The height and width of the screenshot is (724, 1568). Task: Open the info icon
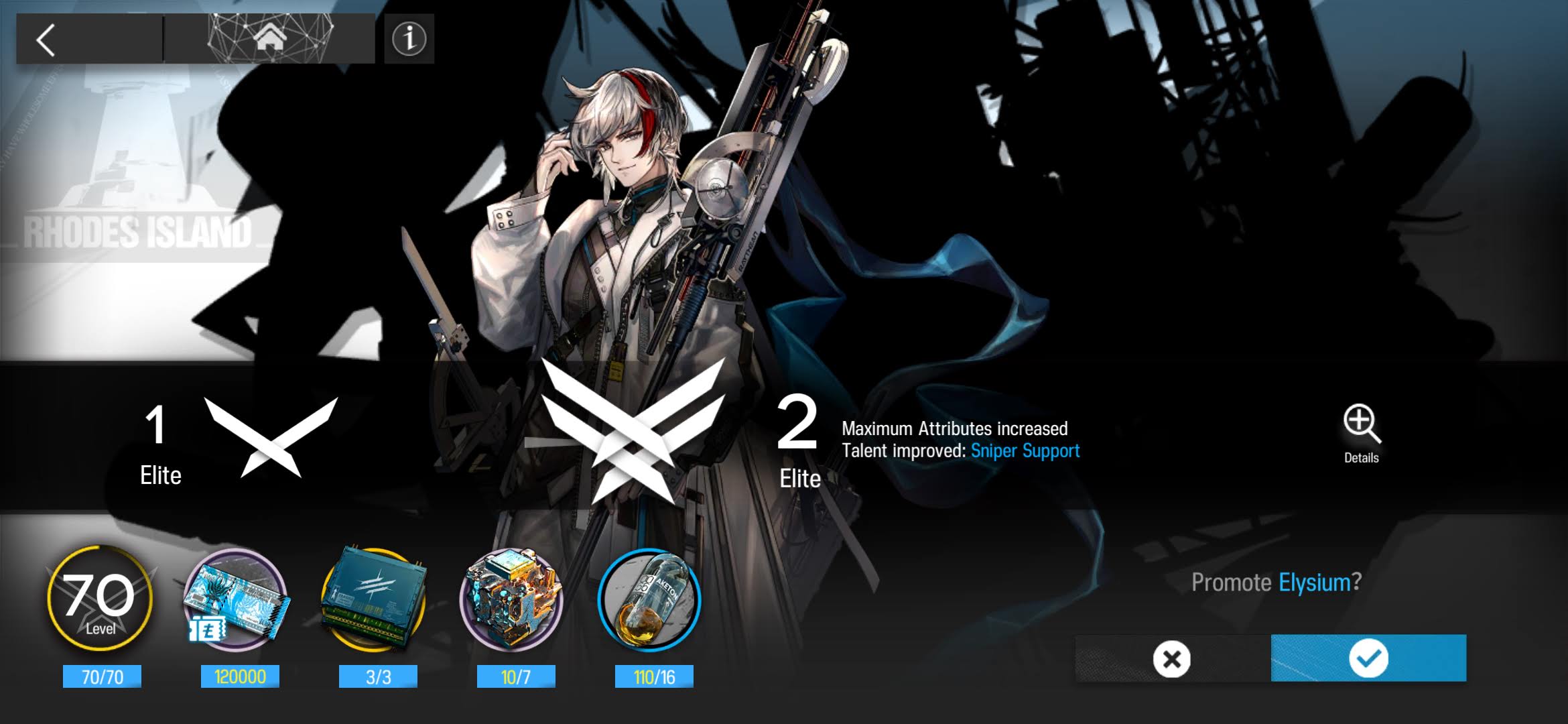(x=409, y=39)
